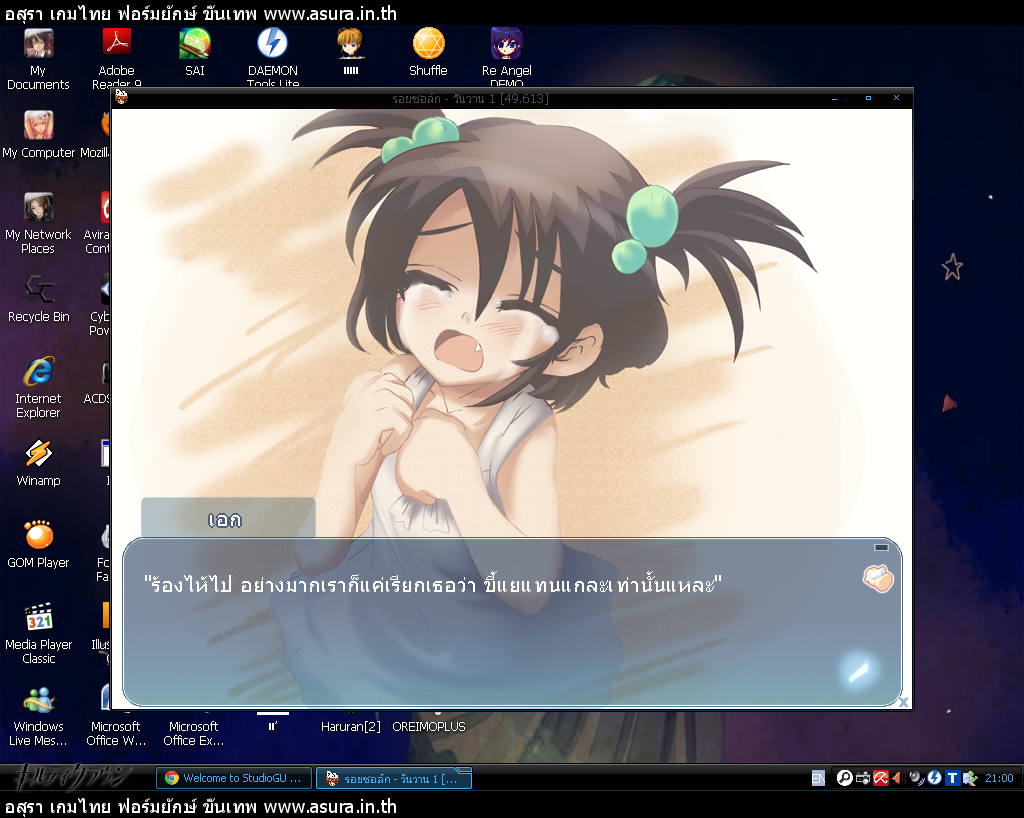
Task: Advance the dialogue with the glowing cursor
Action: (x=858, y=669)
